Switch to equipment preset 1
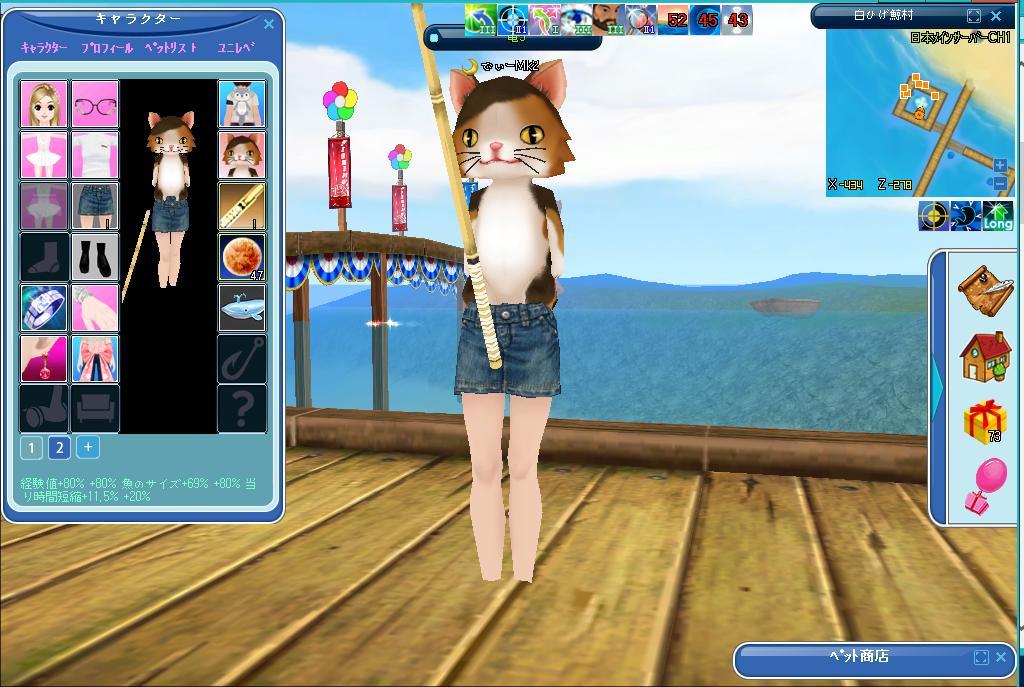1024x687 pixels. coord(31,447)
